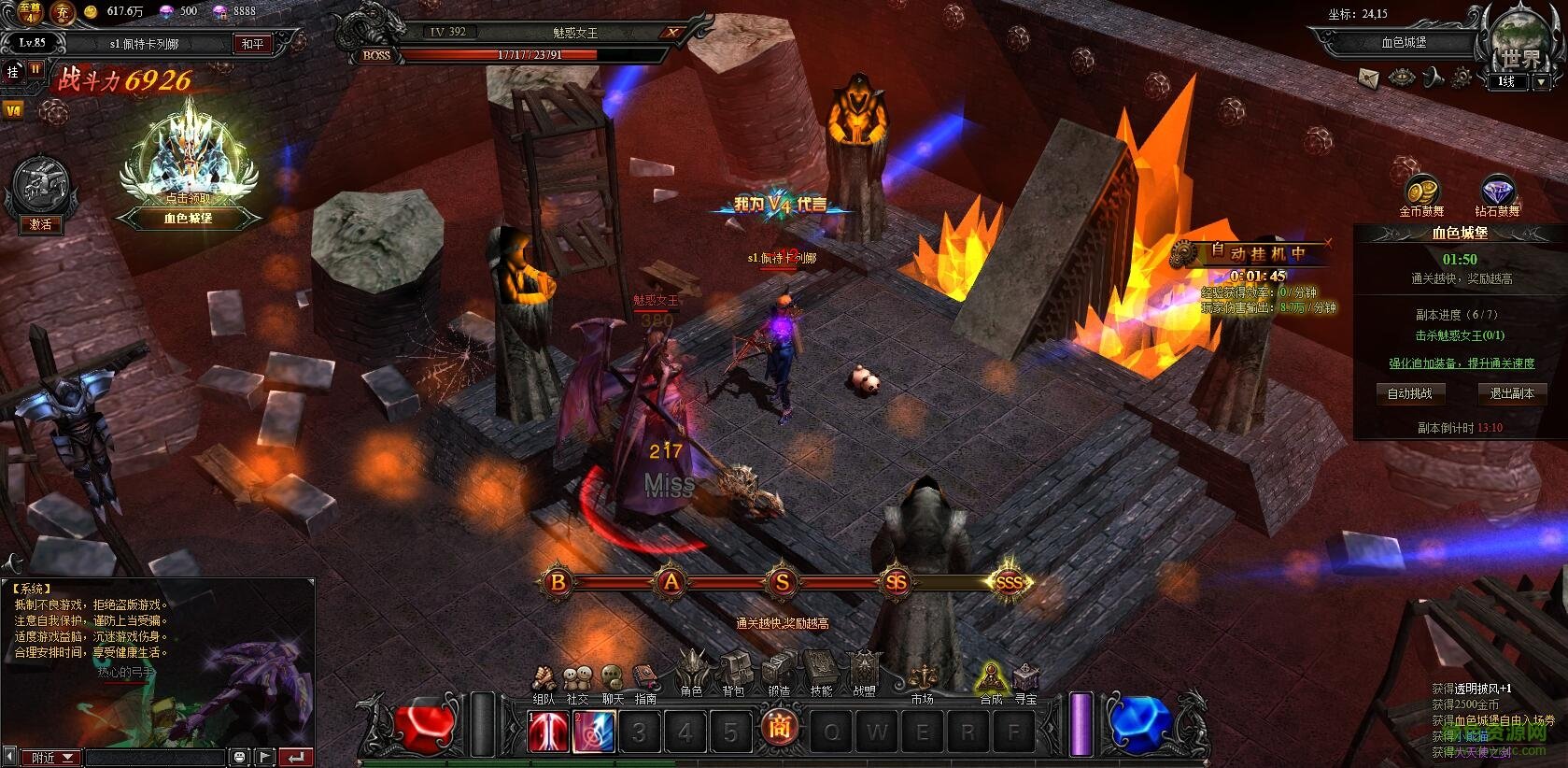Open the 技能 skills book

tap(822, 675)
